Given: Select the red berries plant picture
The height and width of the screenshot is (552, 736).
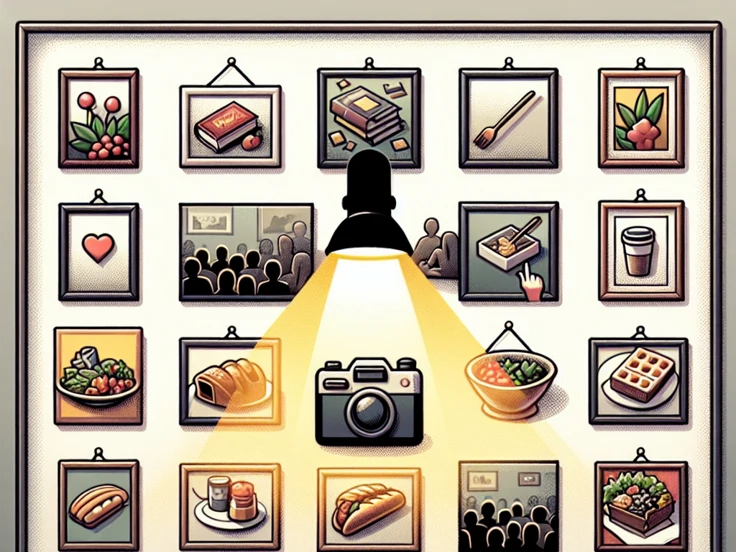Looking at the screenshot, I should (x=100, y=117).
